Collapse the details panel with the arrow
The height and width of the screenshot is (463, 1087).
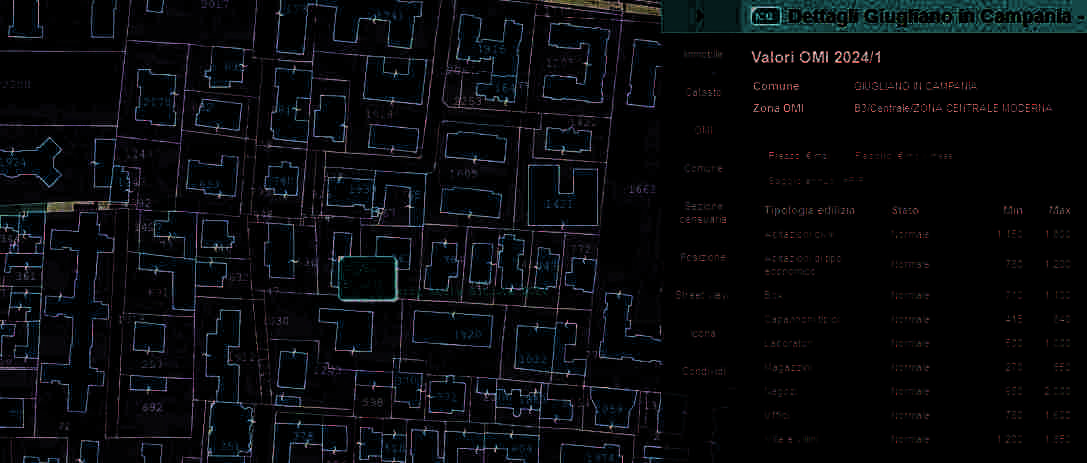tap(699, 16)
